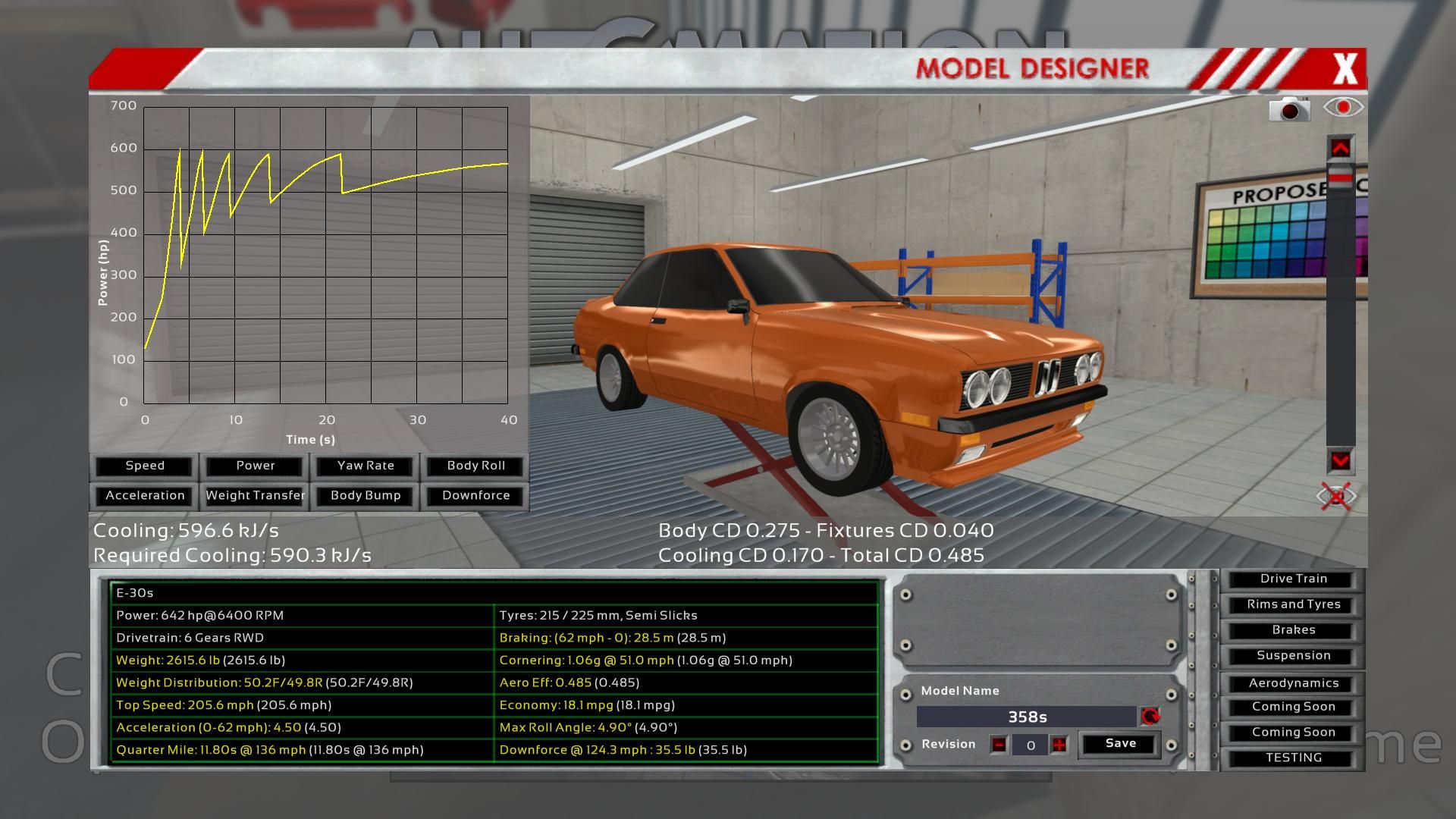This screenshot has height=819, width=1456.
Task: Display the Downforce graph
Action: coord(475,495)
